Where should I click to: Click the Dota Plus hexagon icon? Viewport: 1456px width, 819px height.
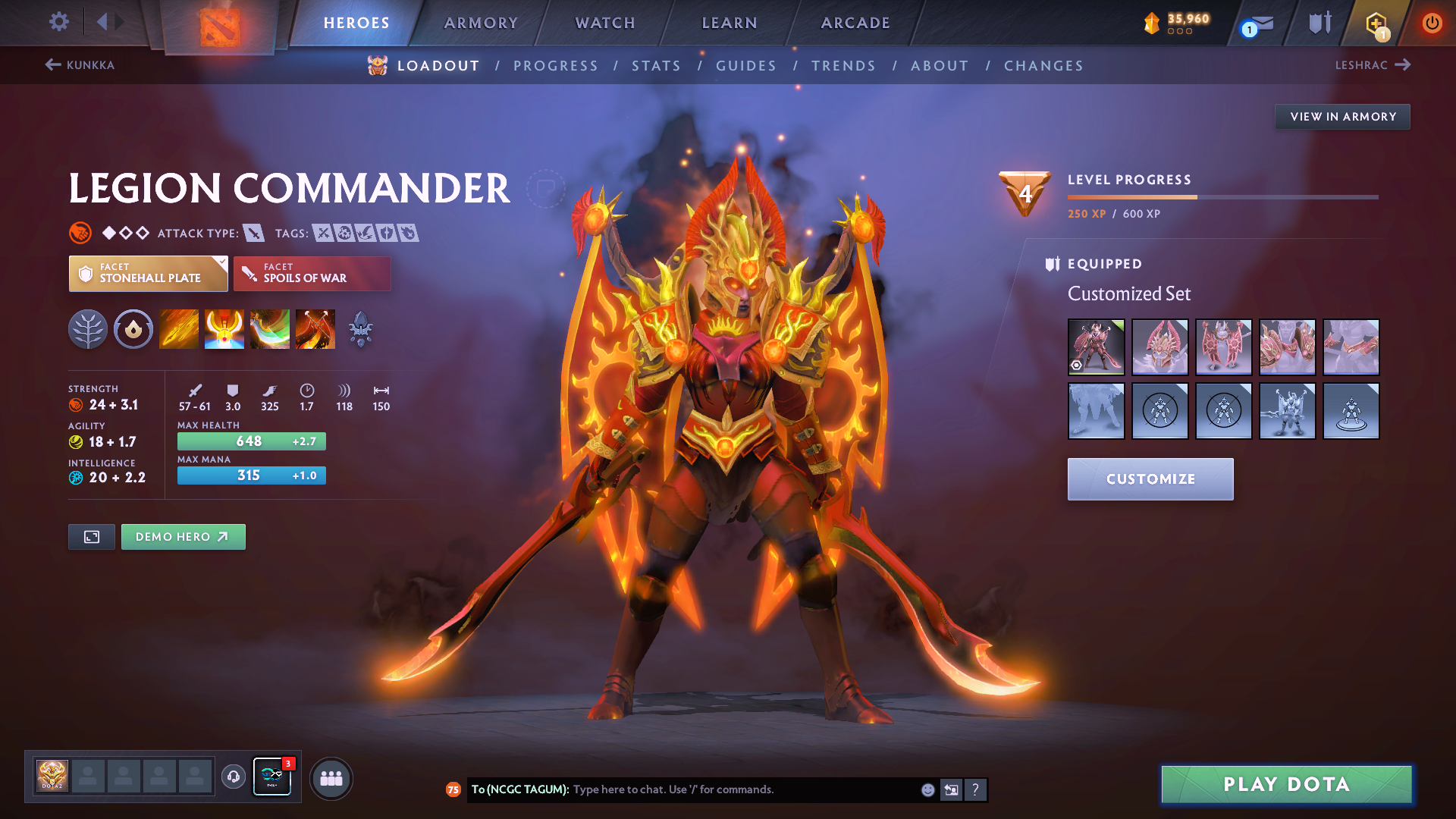tap(1376, 23)
